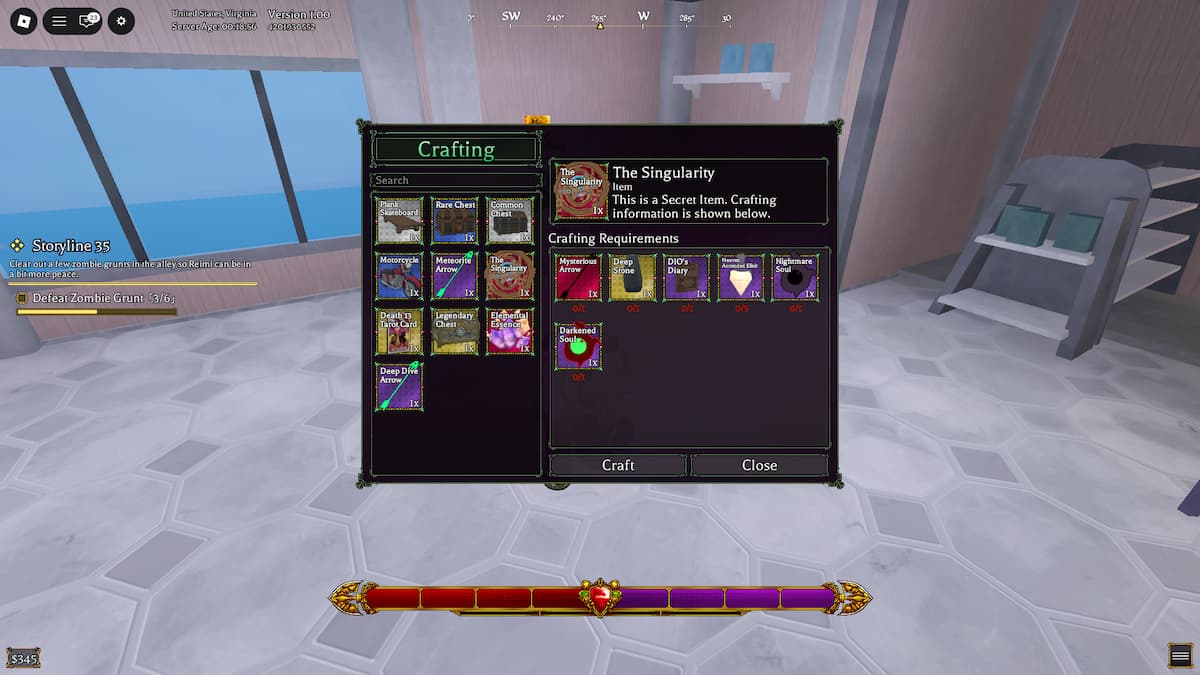Select the Deep Dive Arrow recipe
Image resolution: width=1200 pixels, height=675 pixels.
(399, 387)
